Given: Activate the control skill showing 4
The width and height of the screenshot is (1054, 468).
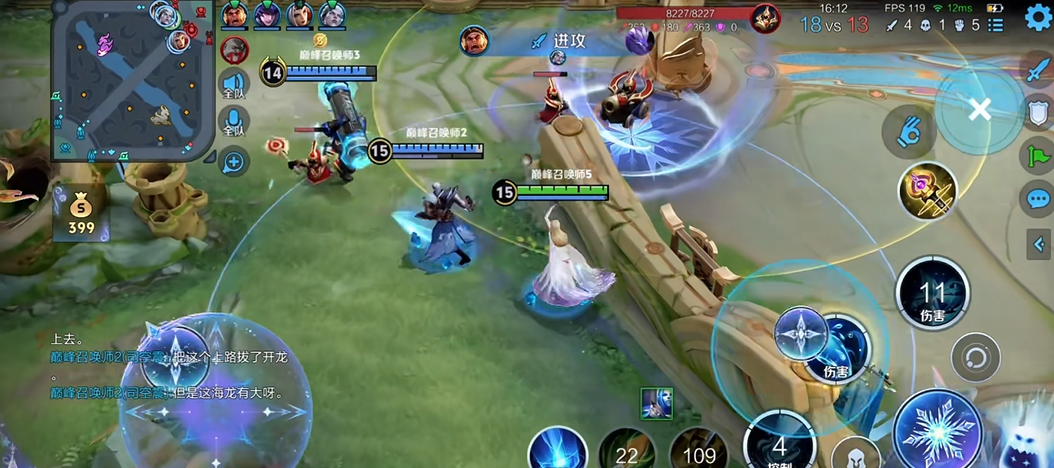Looking at the screenshot, I should point(779,442).
